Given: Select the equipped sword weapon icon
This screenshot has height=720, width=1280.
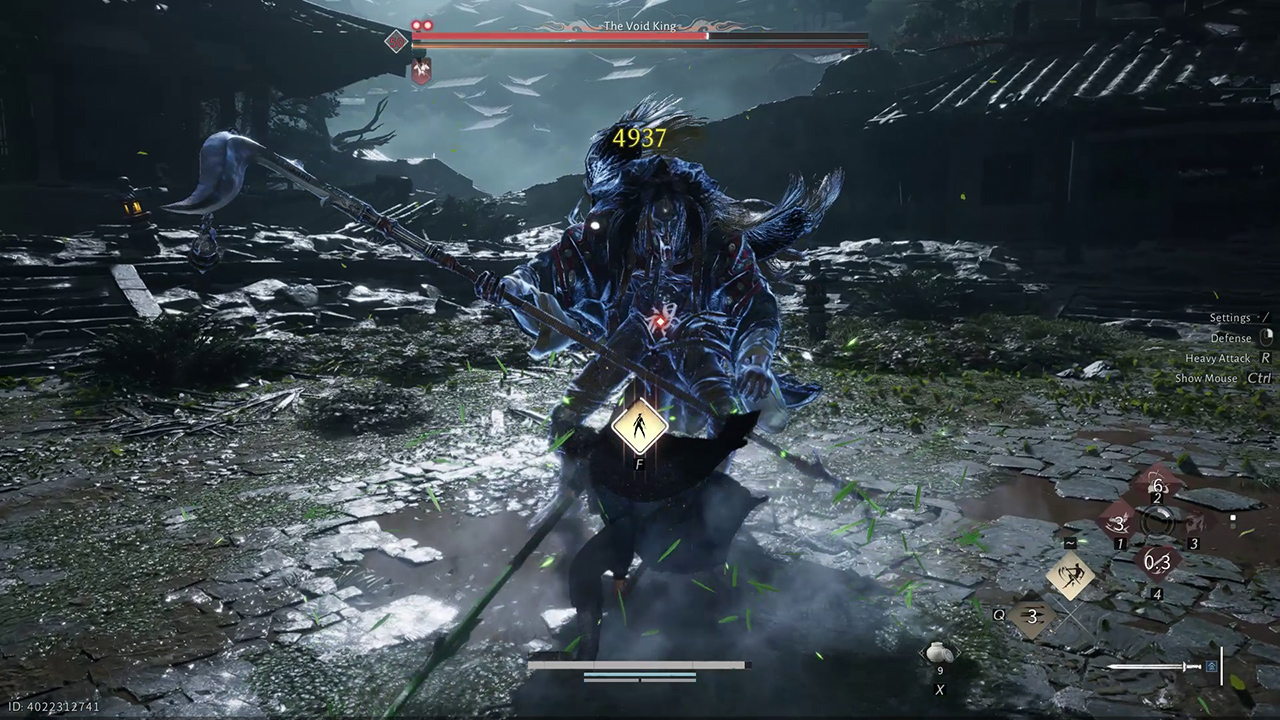Looking at the screenshot, I should tap(1154, 666).
